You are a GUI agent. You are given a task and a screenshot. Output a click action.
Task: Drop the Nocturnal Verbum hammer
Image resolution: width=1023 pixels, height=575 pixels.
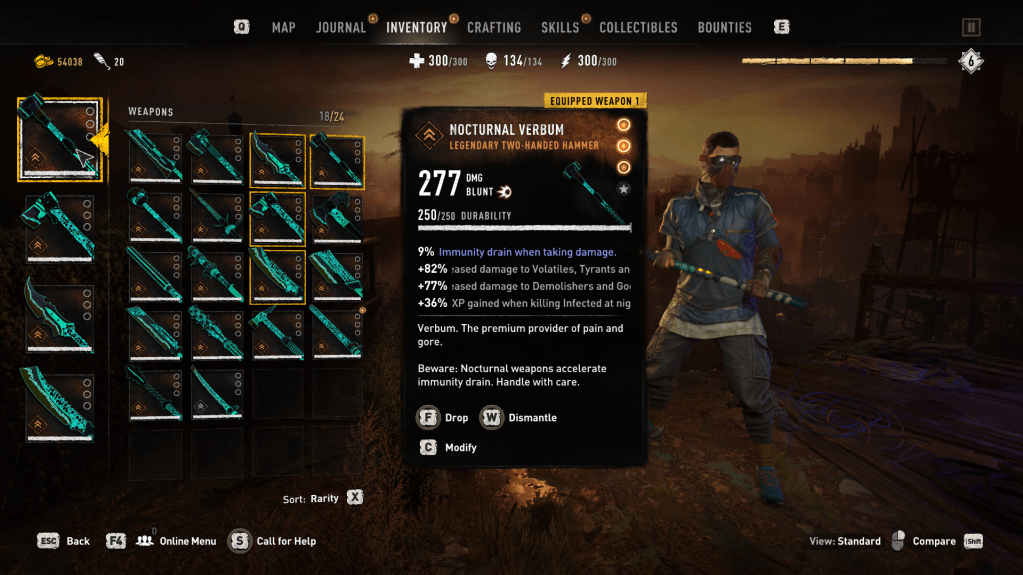442,417
